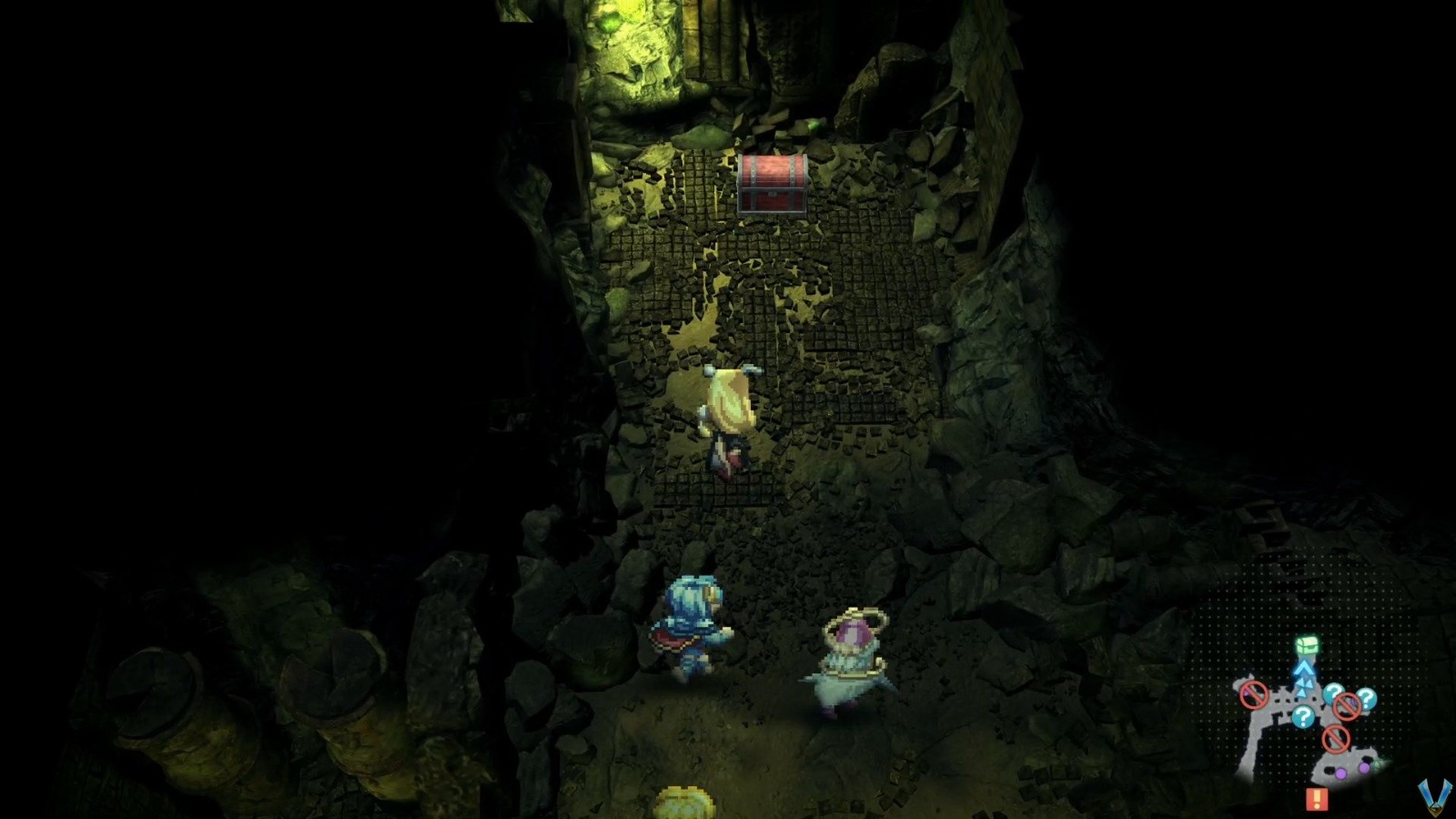Image resolution: width=1456 pixels, height=819 pixels.
Task: Select the green treasure chest icon on the minimap
Action: click(x=1305, y=646)
